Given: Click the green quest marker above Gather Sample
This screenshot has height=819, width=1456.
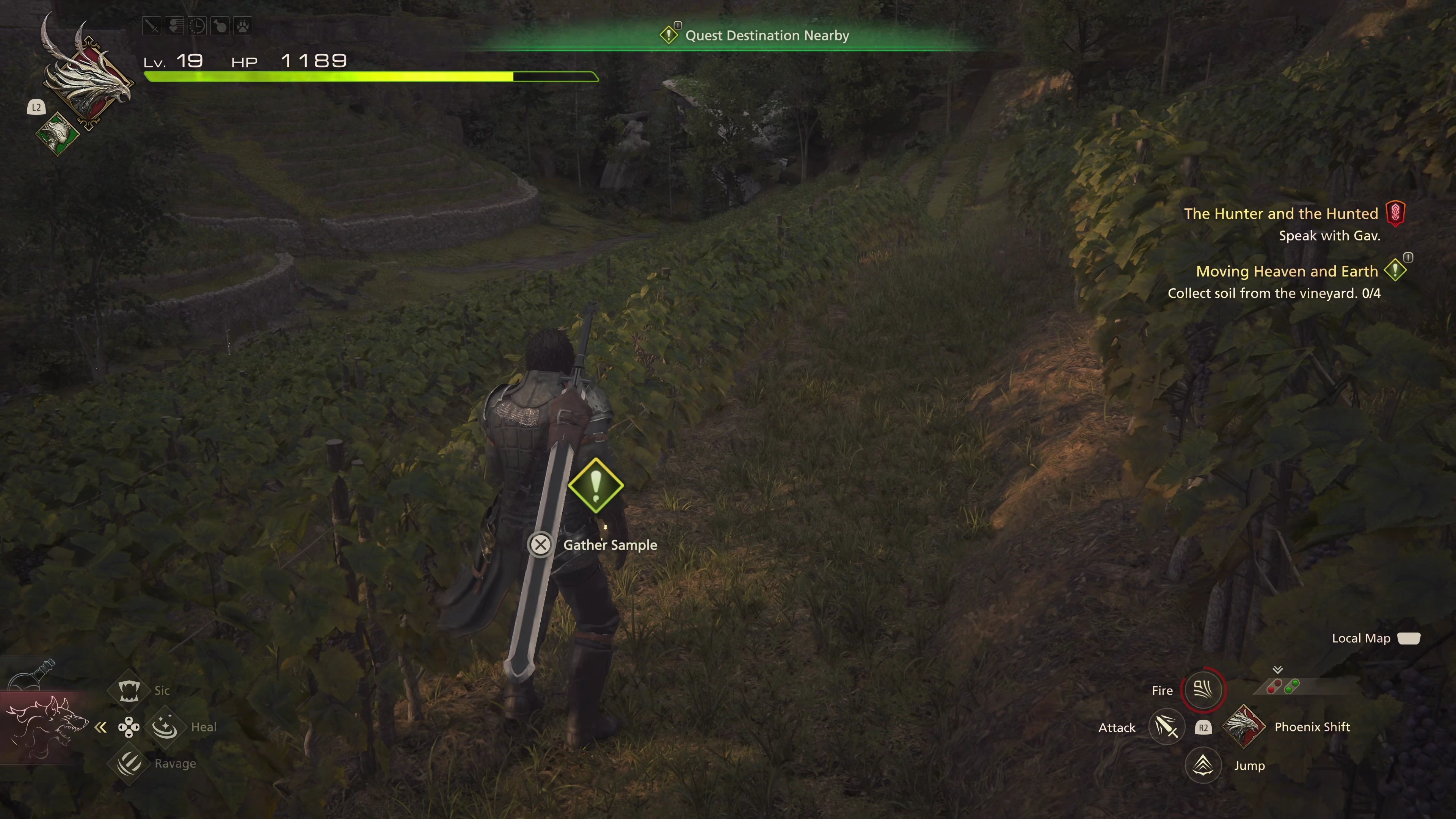Looking at the screenshot, I should (x=595, y=485).
